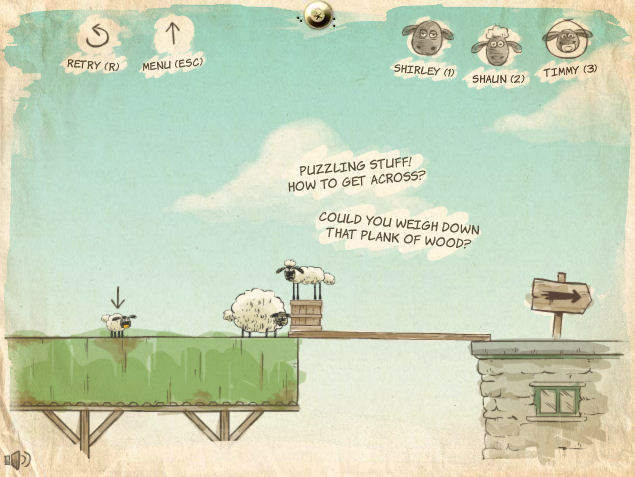Click the brass button at top center
Screen dimensions: 635x477
[x=319, y=13]
